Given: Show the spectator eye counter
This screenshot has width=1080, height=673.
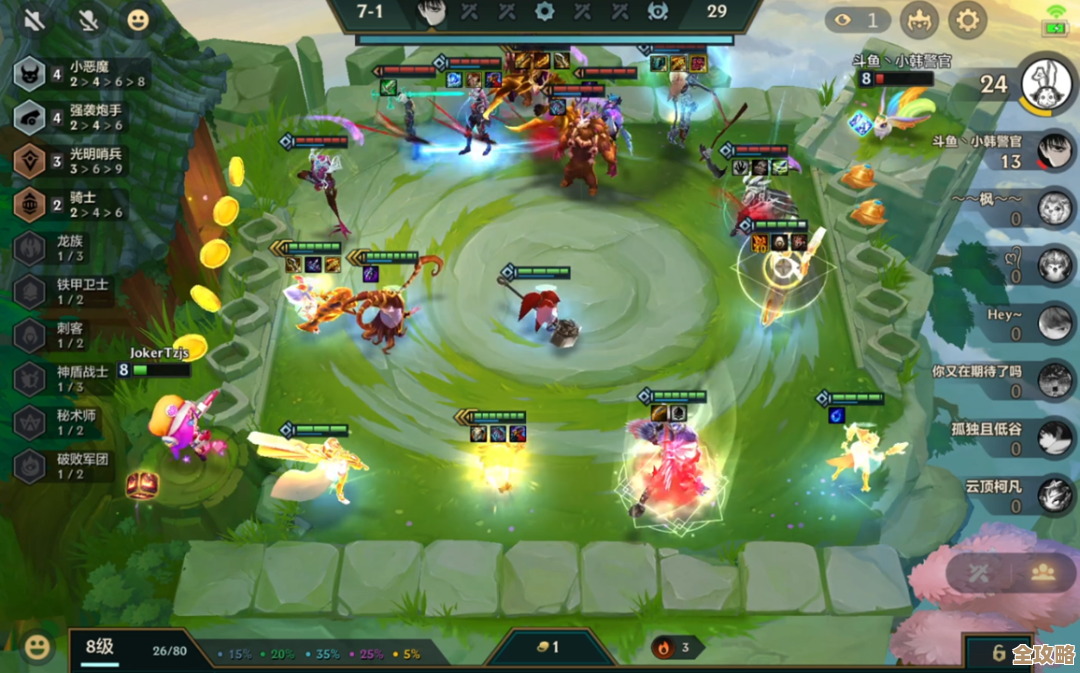Looking at the screenshot, I should (859, 19).
